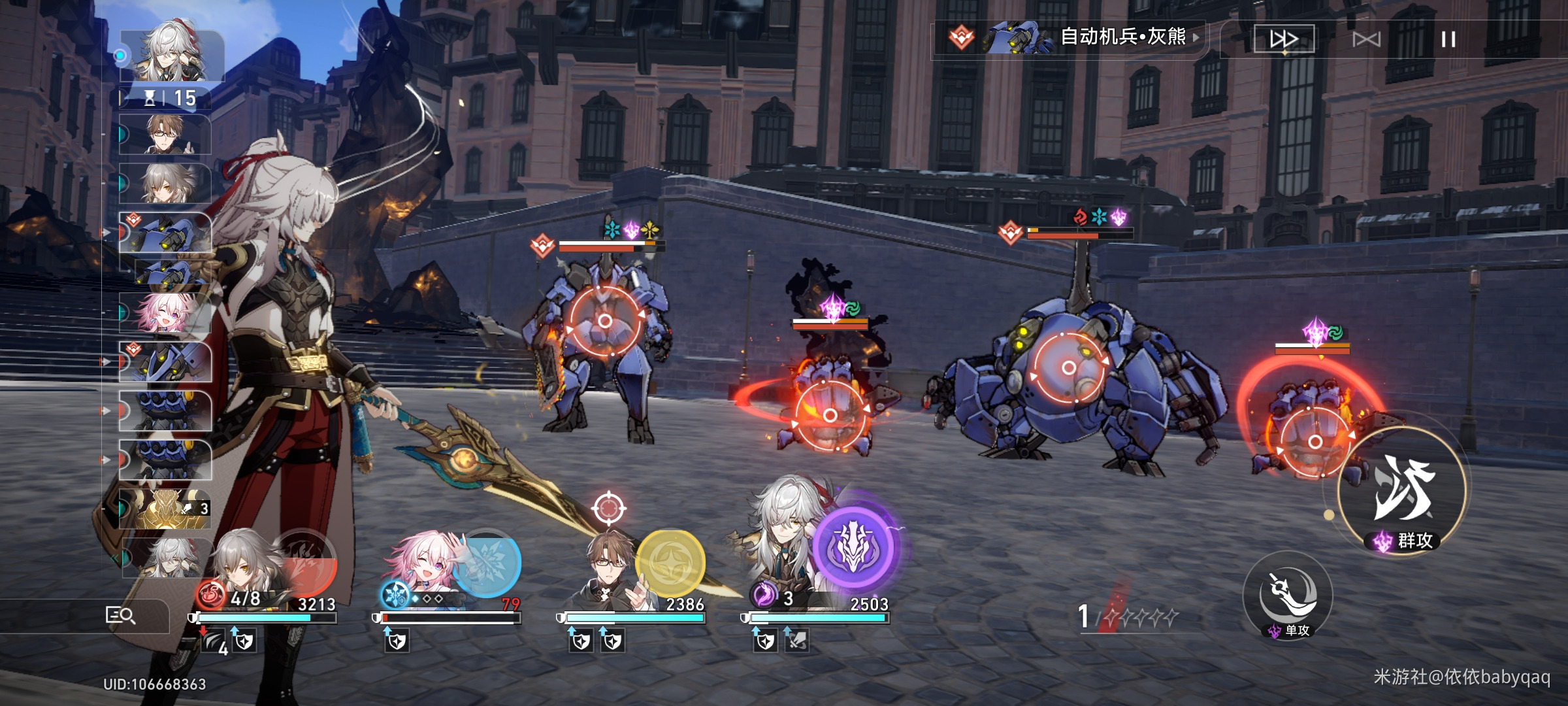Toggle the auto-battle button

coord(1366,40)
